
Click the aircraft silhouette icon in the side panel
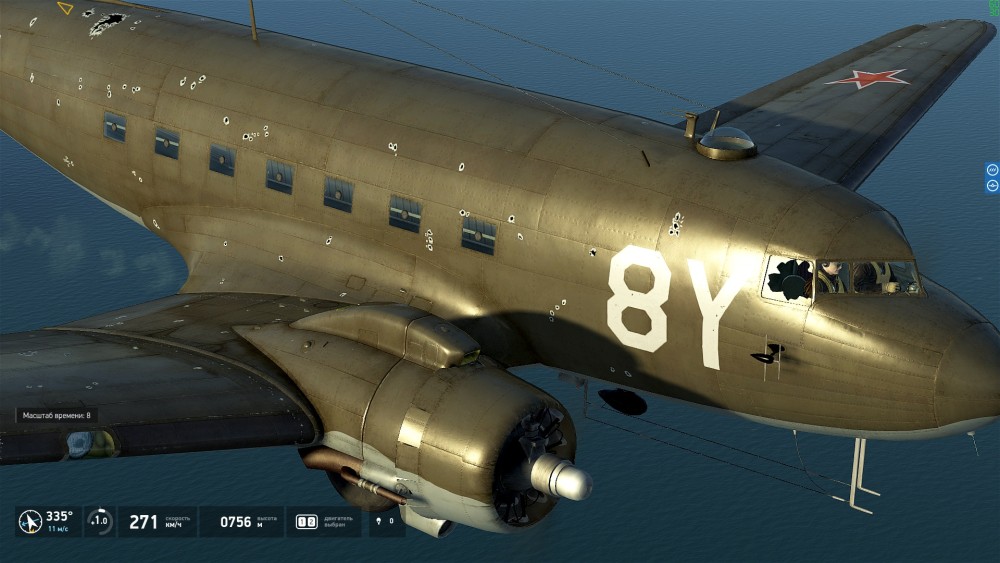(992, 184)
